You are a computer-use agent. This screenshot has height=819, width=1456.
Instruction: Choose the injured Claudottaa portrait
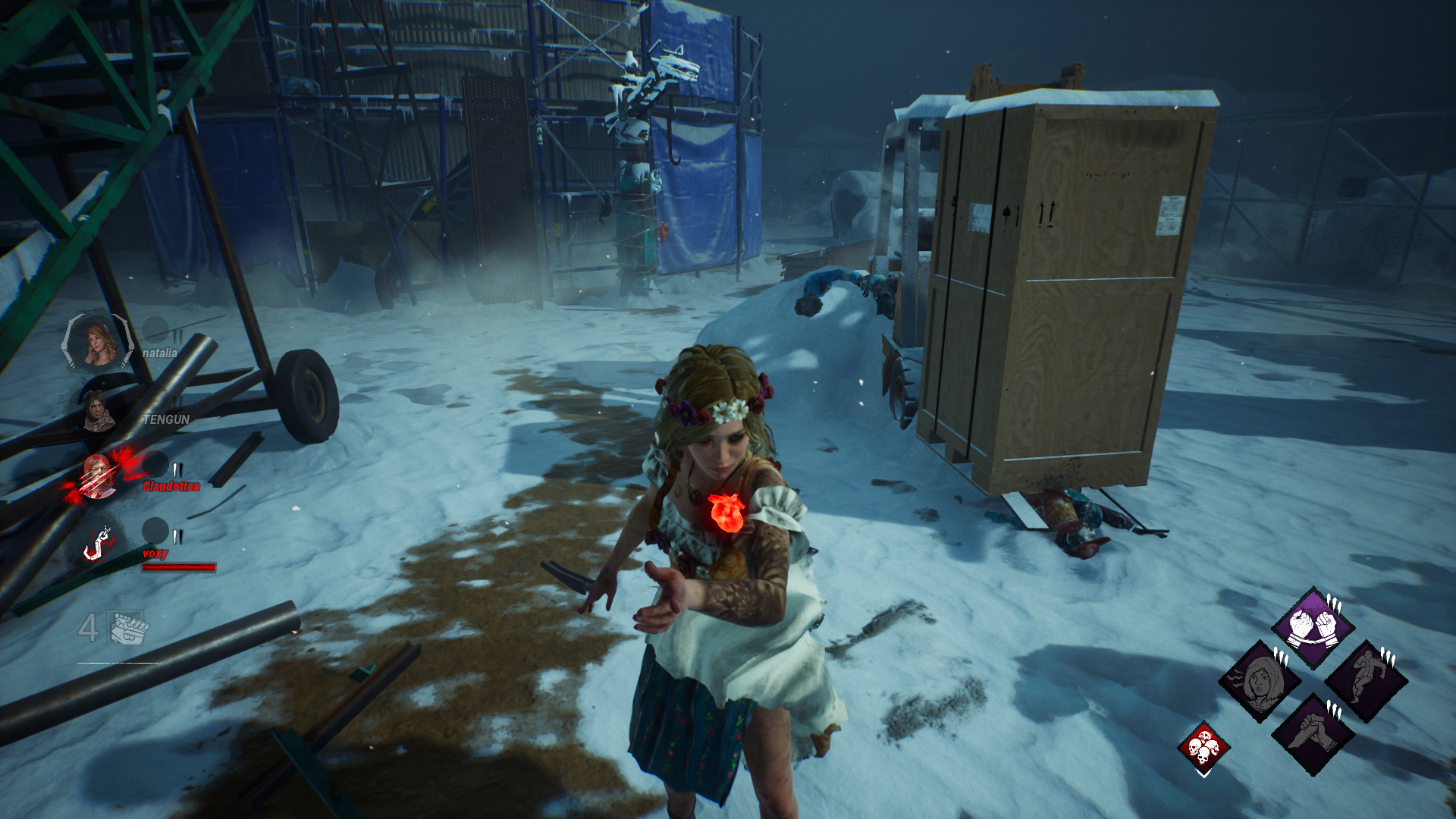coord(97,477)
